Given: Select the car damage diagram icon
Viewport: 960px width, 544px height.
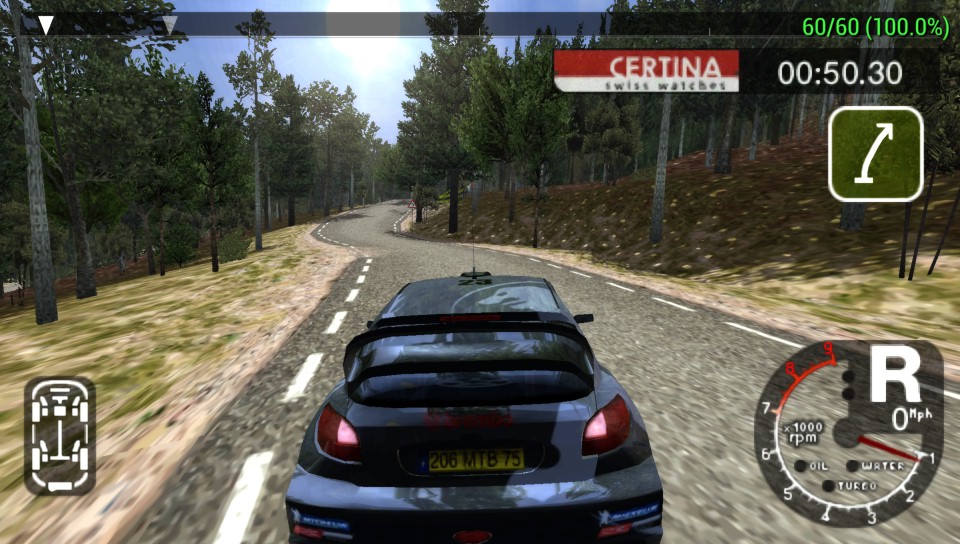Looking at the screenshot, I should click(x=59, y=435).
